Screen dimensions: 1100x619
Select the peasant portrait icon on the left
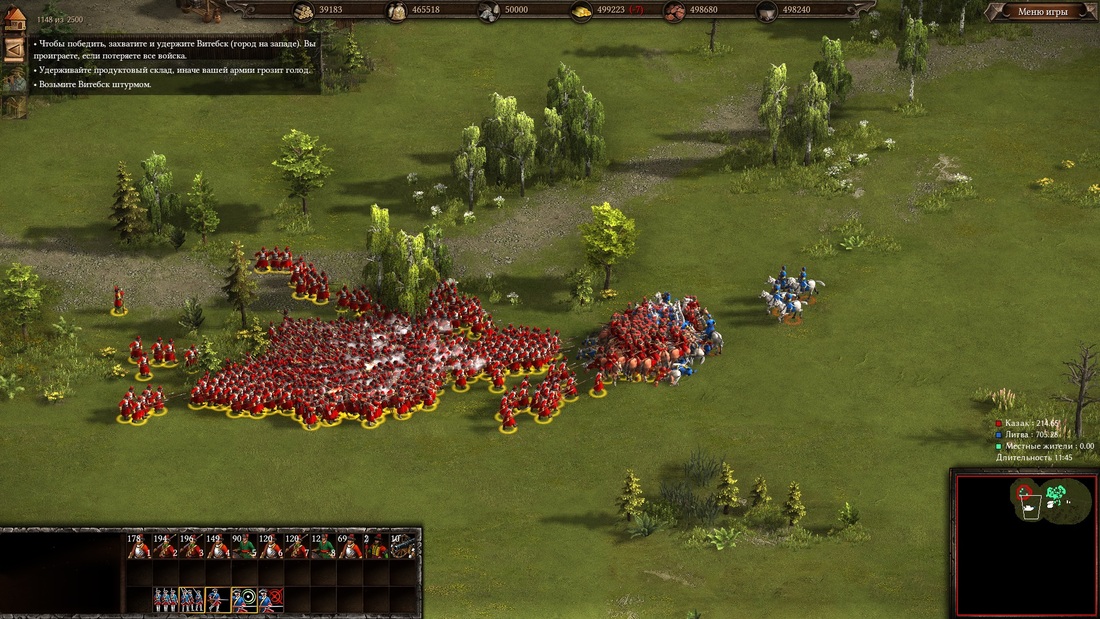[x=14, y=79]
